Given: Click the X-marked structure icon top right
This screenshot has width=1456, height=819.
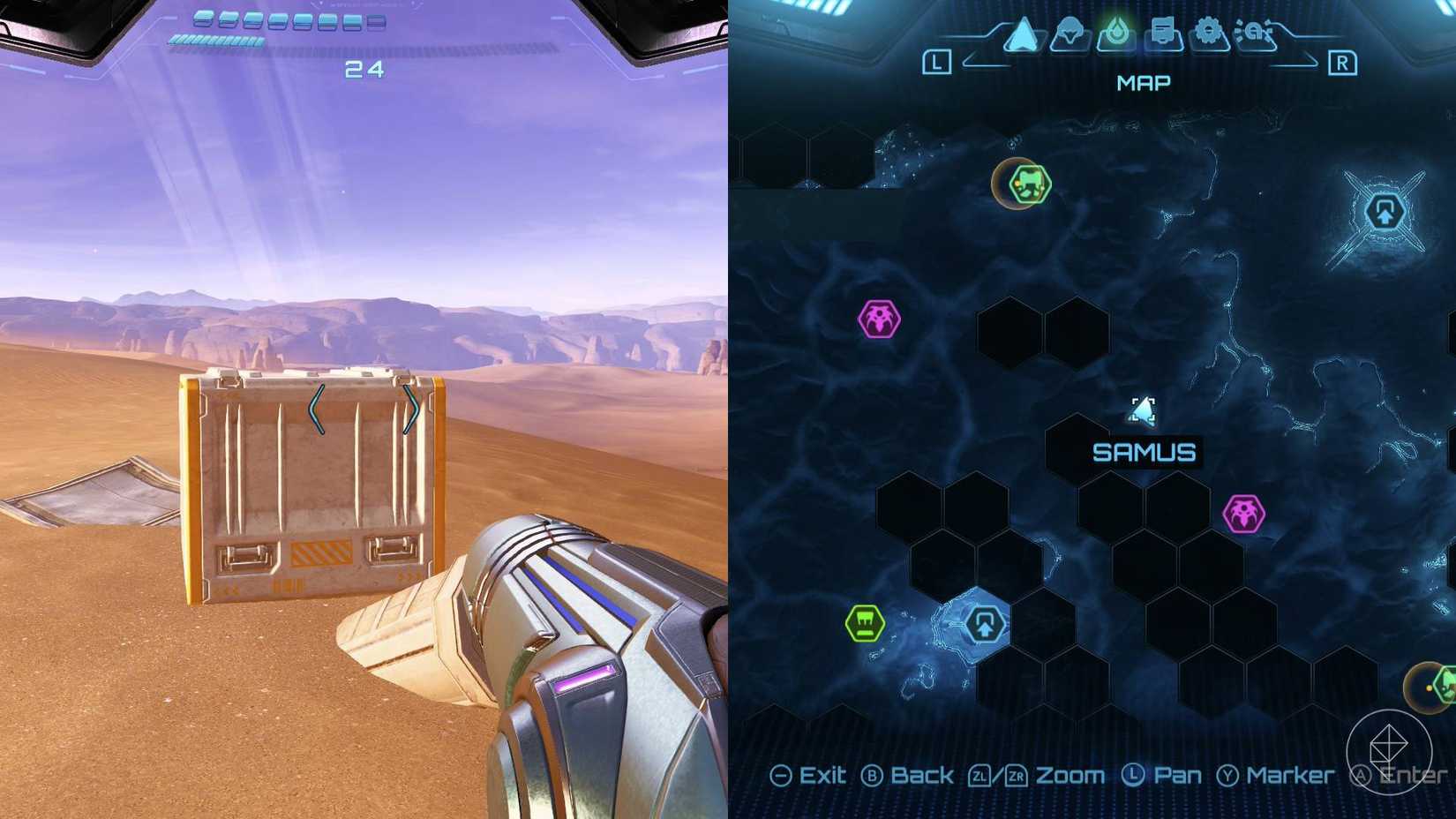Looking at the screenshot, I should click(1386, 213).
